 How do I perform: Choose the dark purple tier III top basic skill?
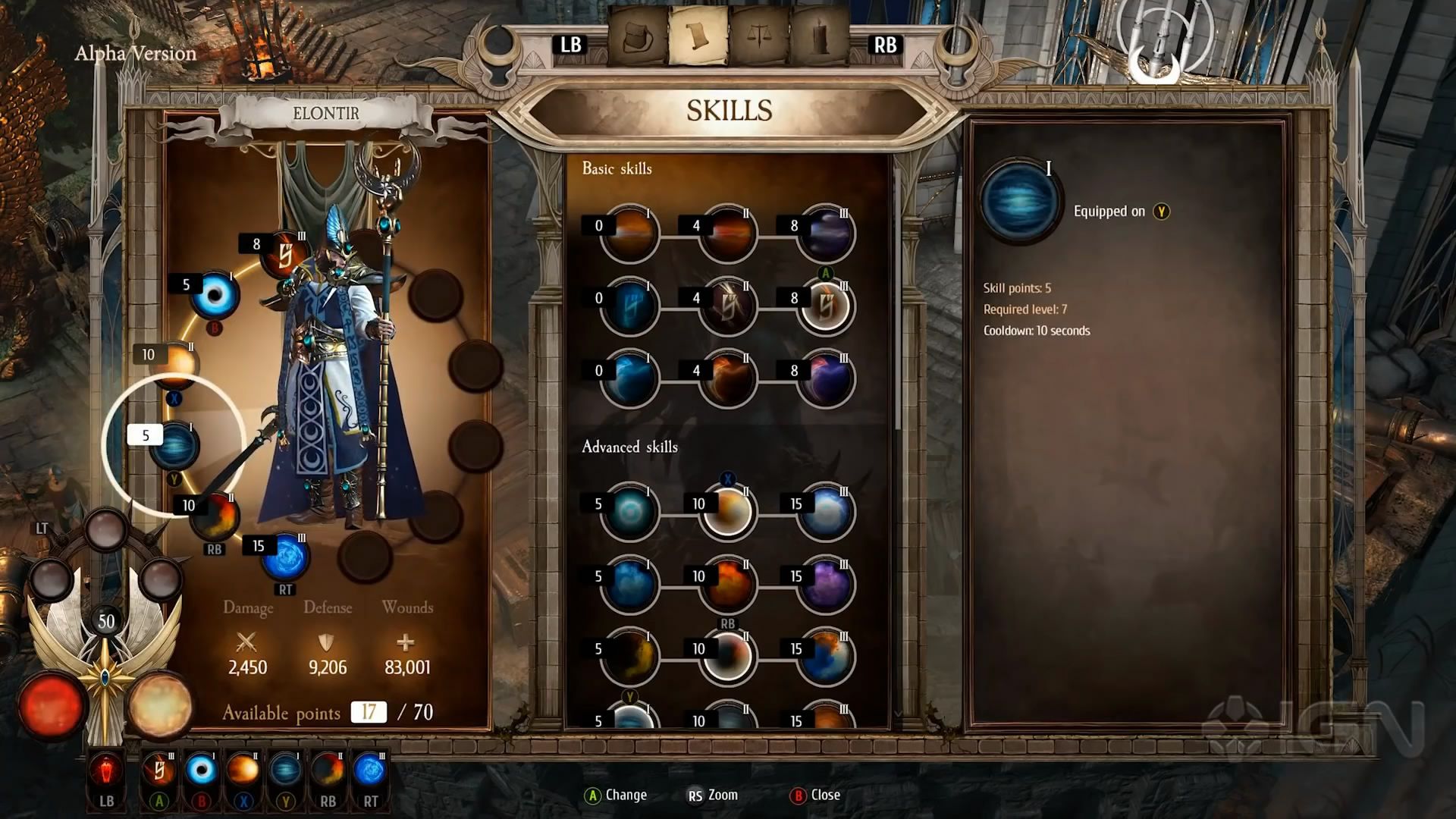pyautogui.click(x=826, y=234)
